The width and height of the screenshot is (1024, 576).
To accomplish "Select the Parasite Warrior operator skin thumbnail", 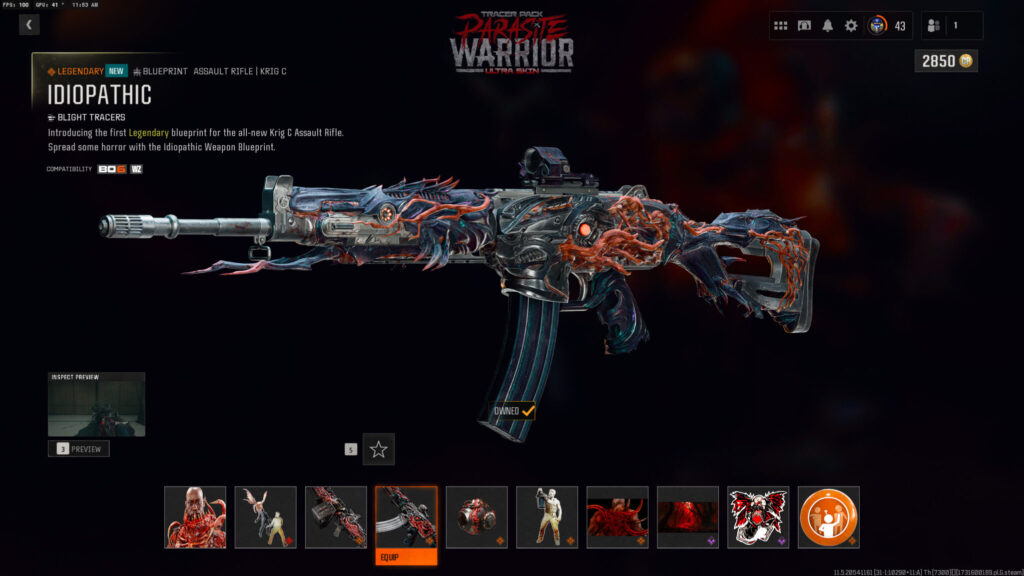I will [x=195, y=517].
